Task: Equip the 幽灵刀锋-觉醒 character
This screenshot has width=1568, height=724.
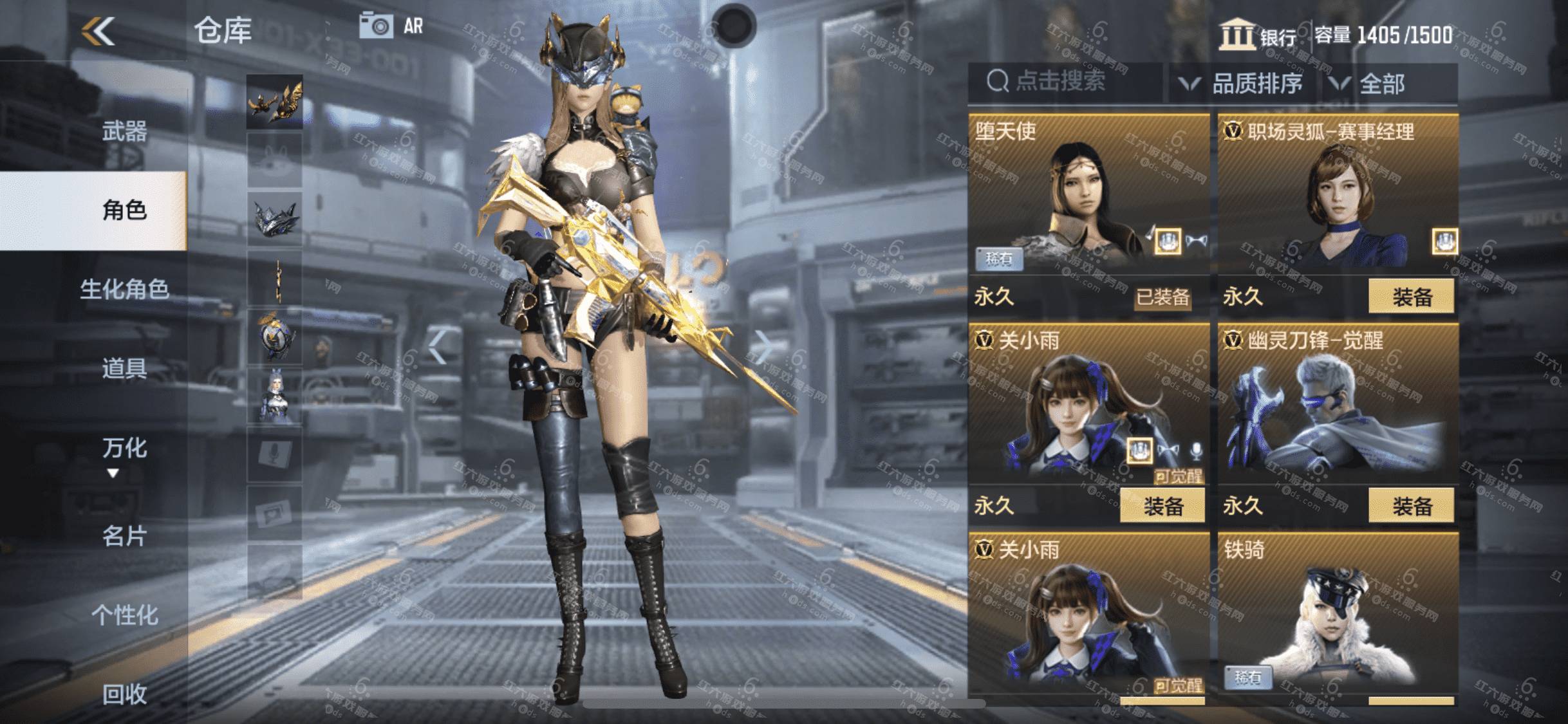Action: [1411, 506]
